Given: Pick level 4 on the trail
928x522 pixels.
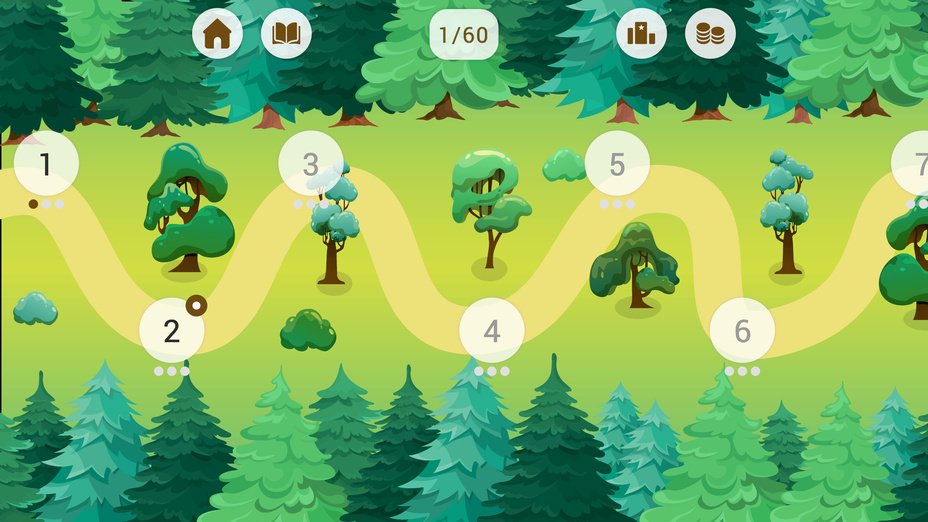Looking at the screenshot, I should pyautogui.click(x=491, y=330).
